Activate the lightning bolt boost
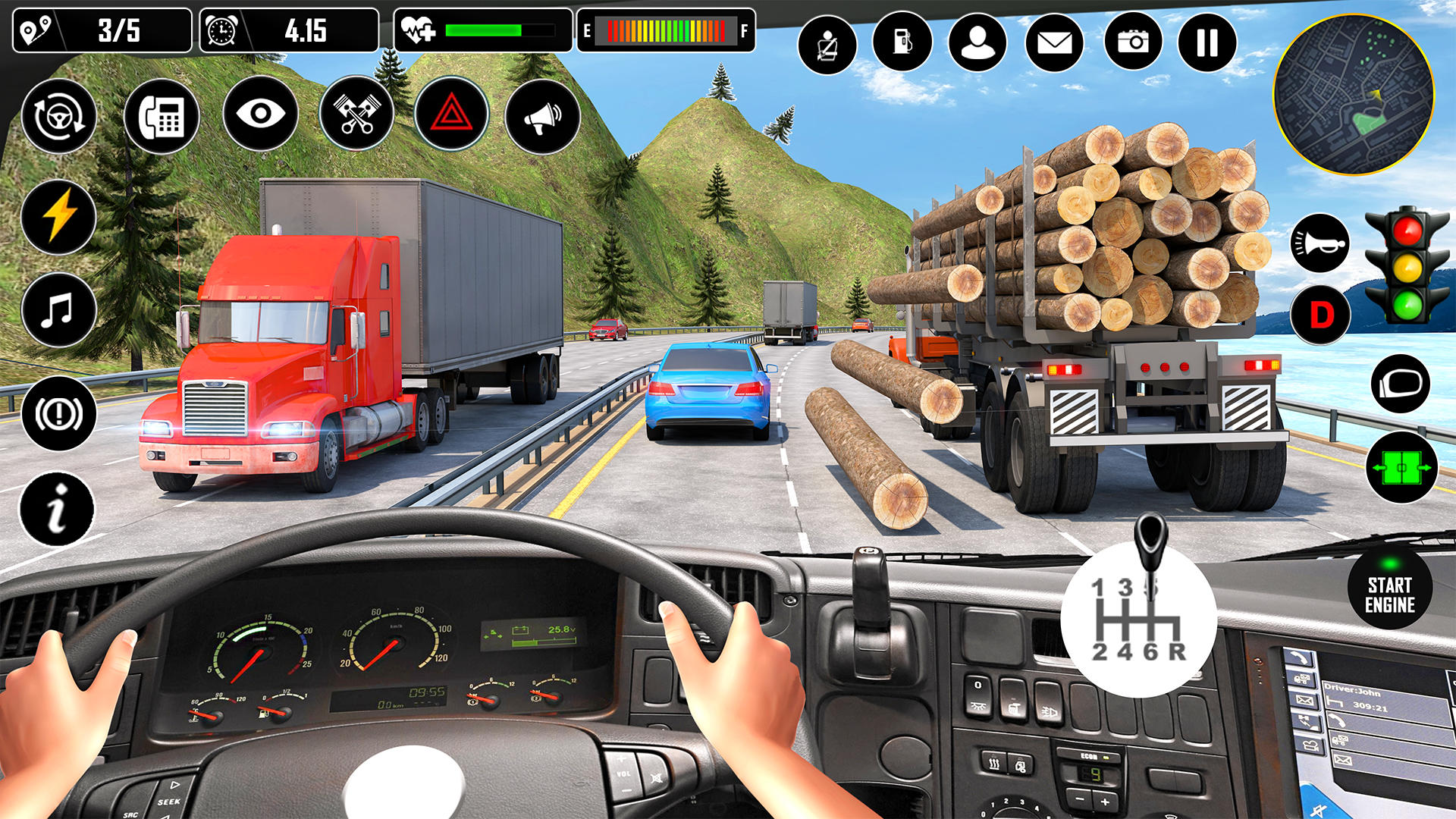Image resolution: width=1456 pixels, height=819 pixels. point(59,217)
